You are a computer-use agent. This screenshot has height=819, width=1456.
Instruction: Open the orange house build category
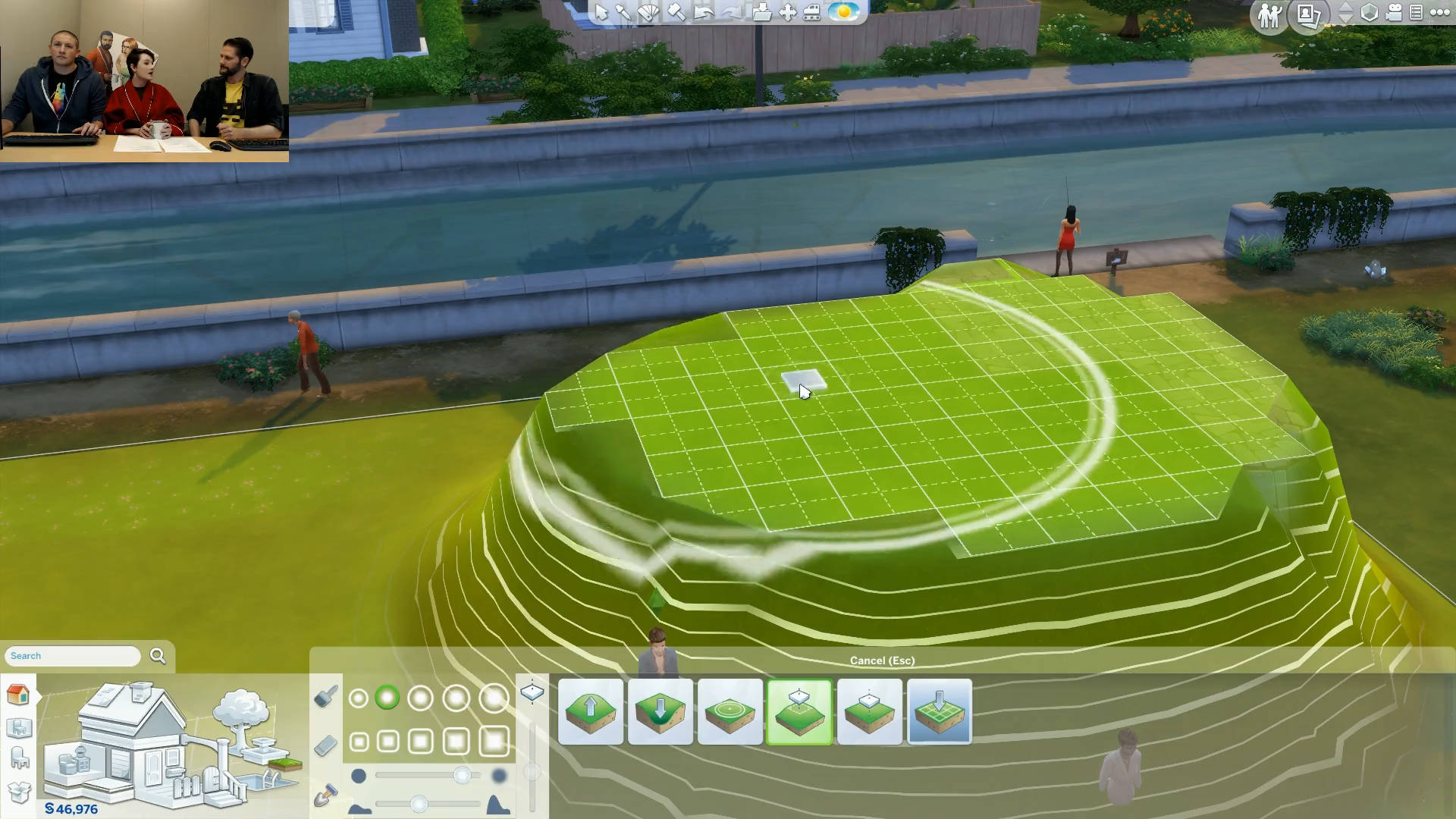(x=18, y=694)
